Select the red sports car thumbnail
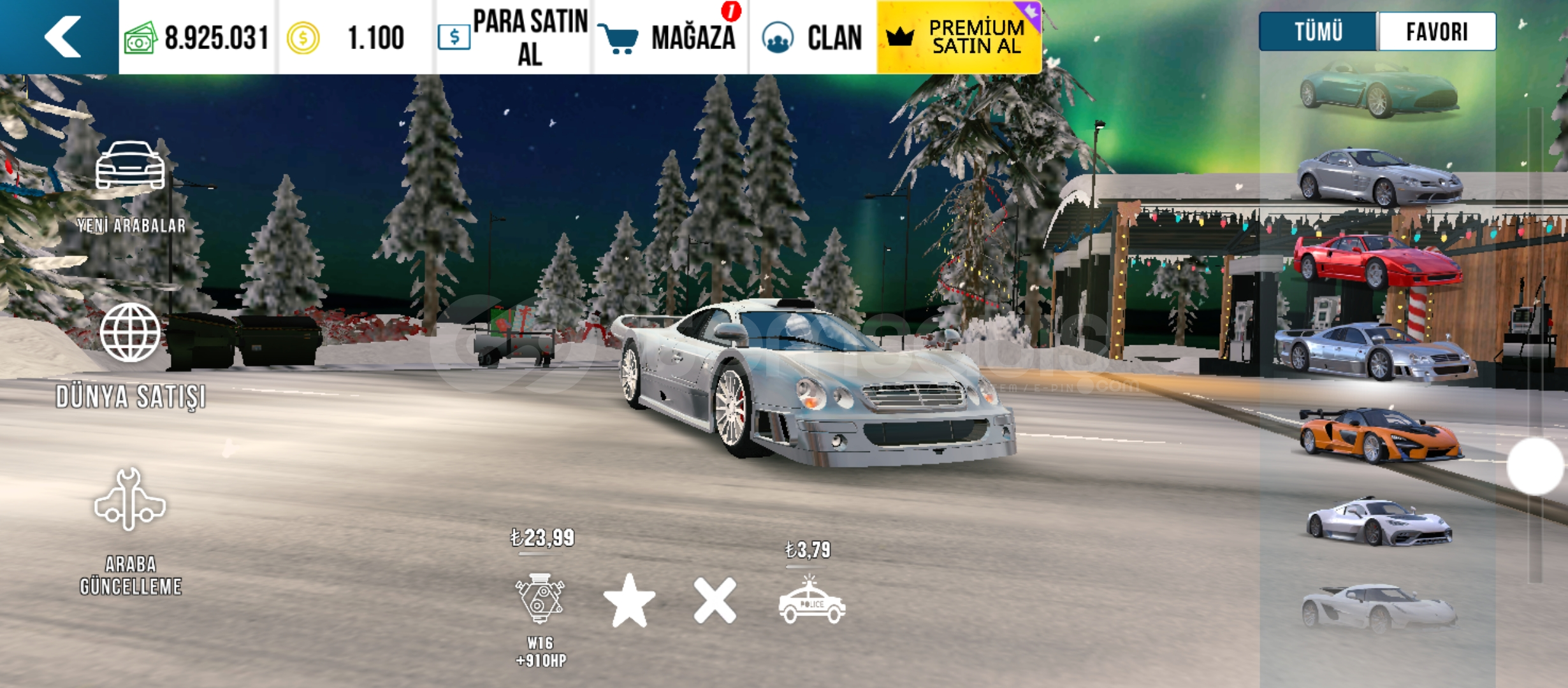This screenshot has width=1568, height=688. coord(1377,261)
